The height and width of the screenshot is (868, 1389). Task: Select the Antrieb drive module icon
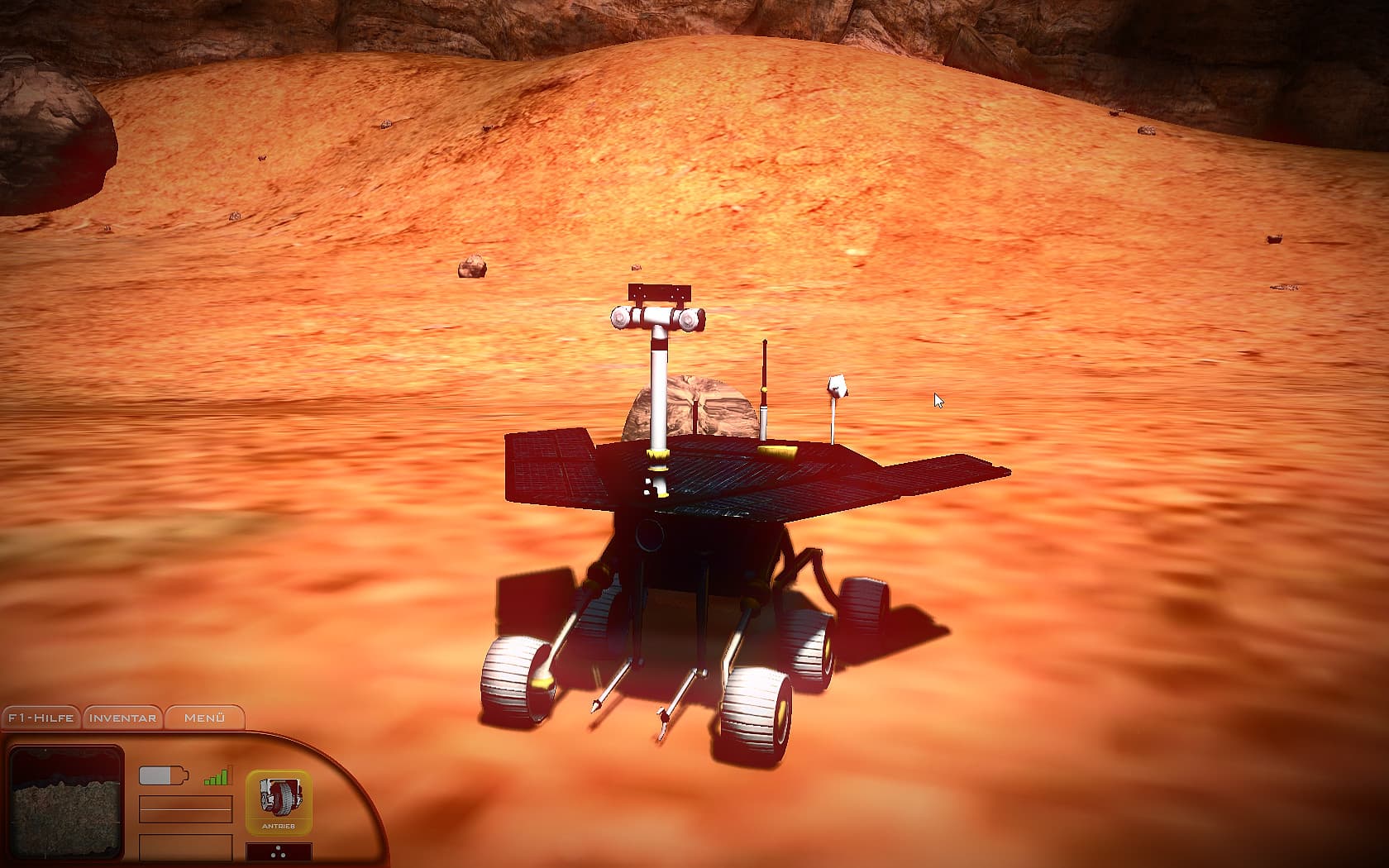[x=281, y=798]
